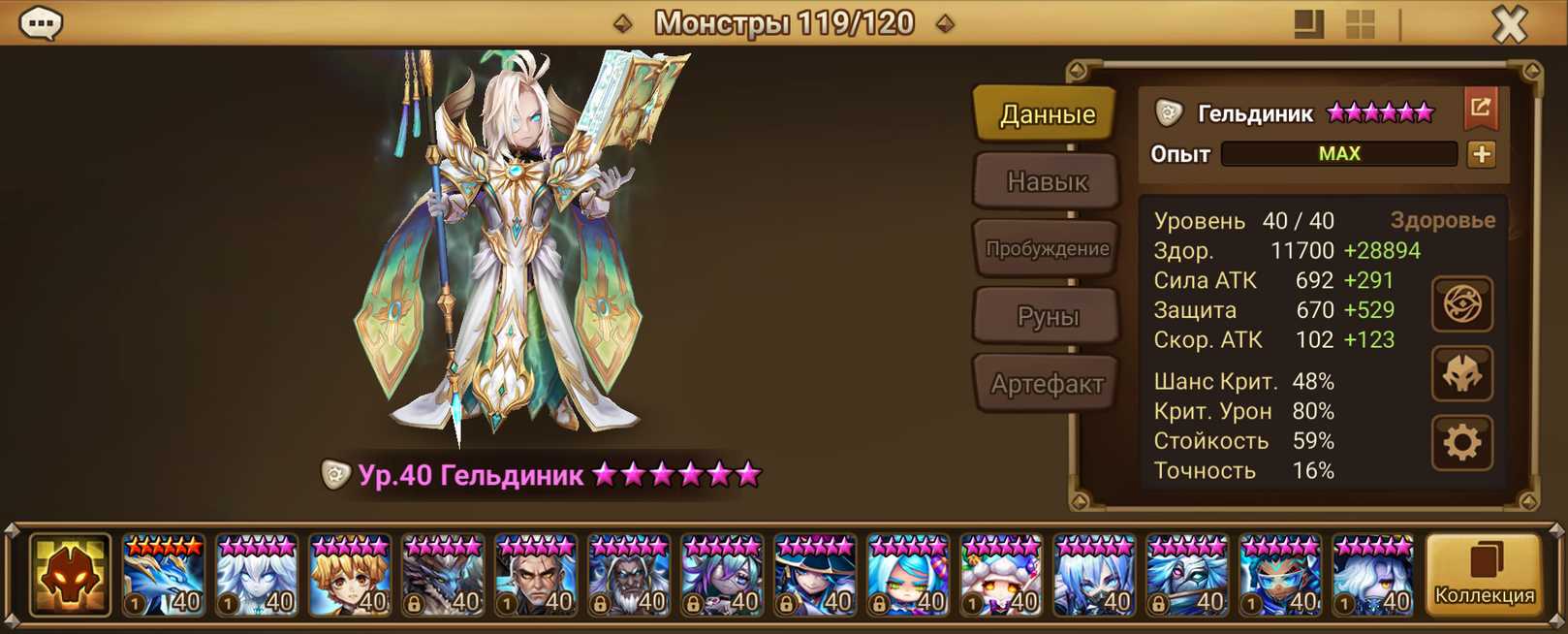Screen dimensions: 1568x634
Task: Select the Артефакт tab
Action: (1047, 384)
